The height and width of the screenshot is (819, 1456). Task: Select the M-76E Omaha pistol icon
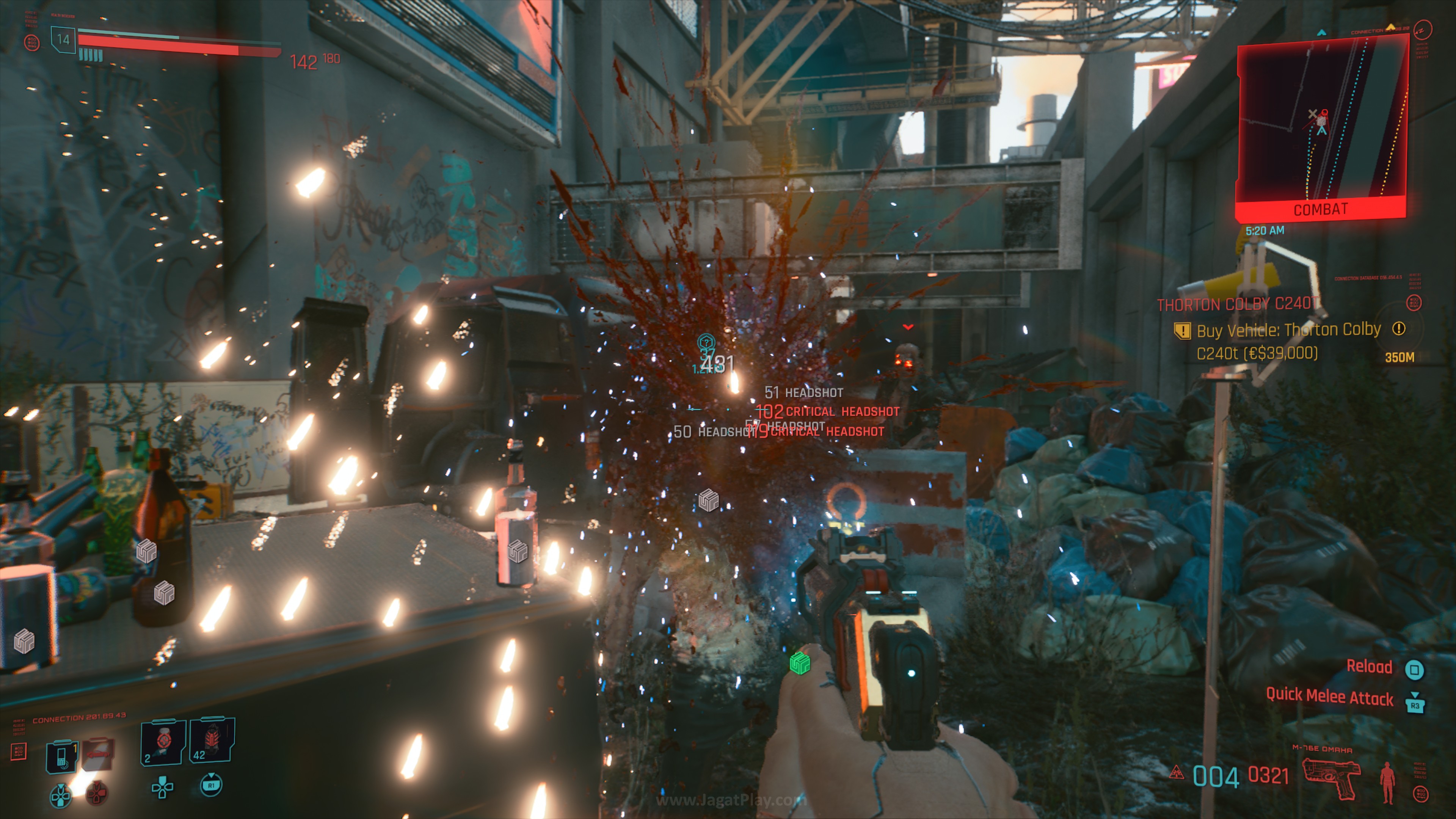coord(1331,778)
